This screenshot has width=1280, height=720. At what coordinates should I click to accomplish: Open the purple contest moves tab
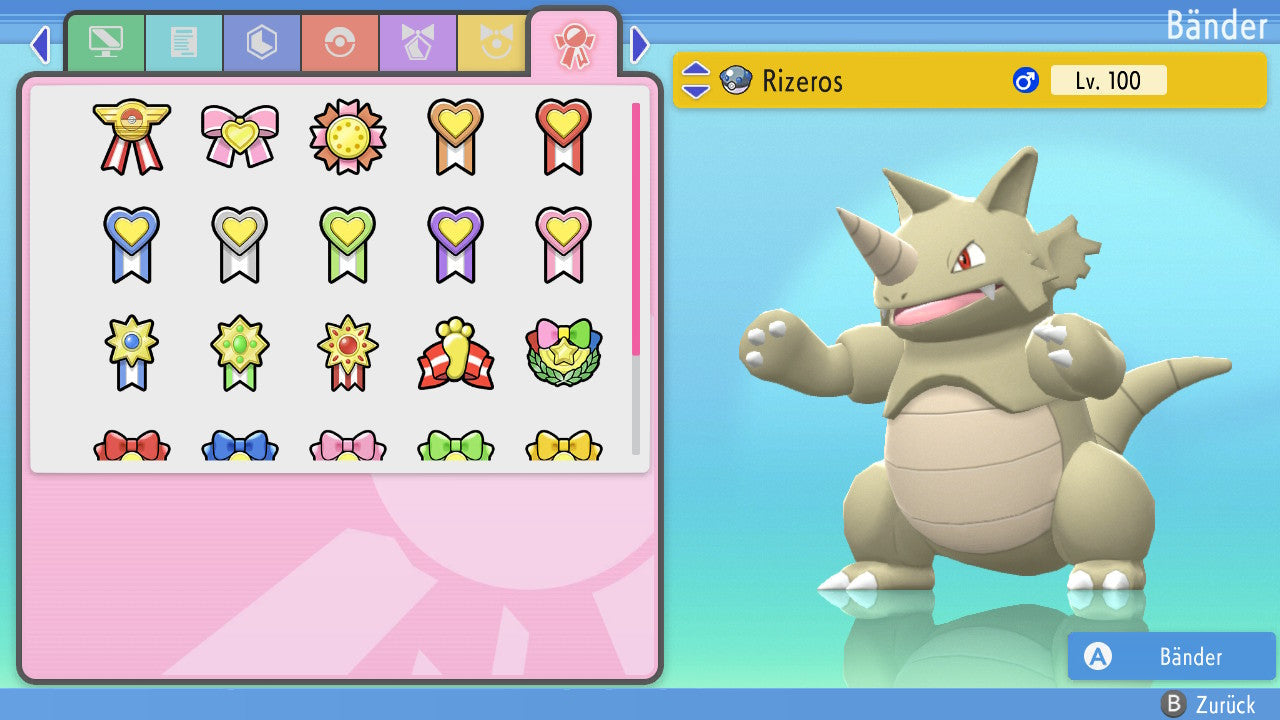click(418, 43)
